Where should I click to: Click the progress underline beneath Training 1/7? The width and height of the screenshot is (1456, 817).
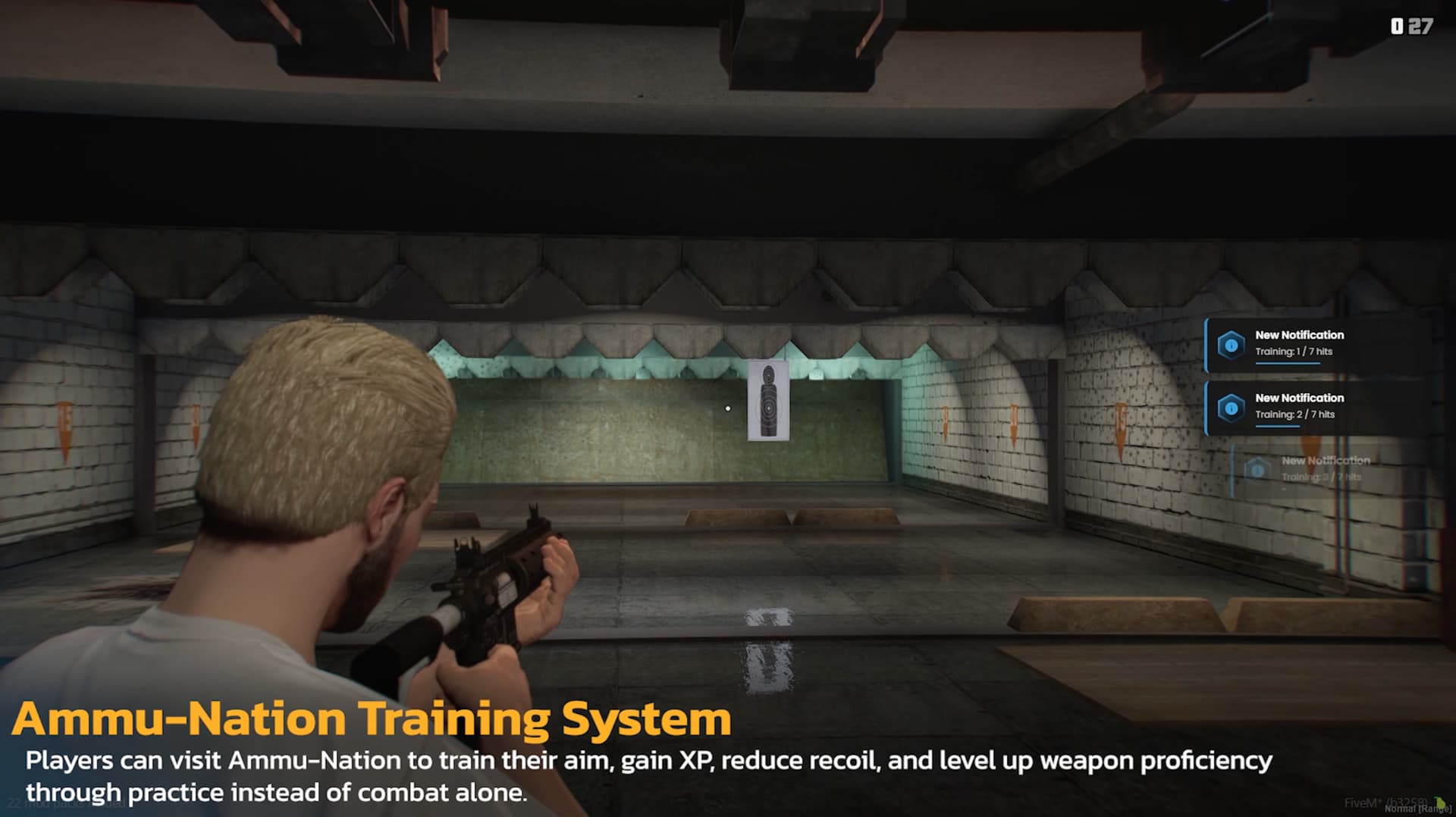tap(1288, 362)
